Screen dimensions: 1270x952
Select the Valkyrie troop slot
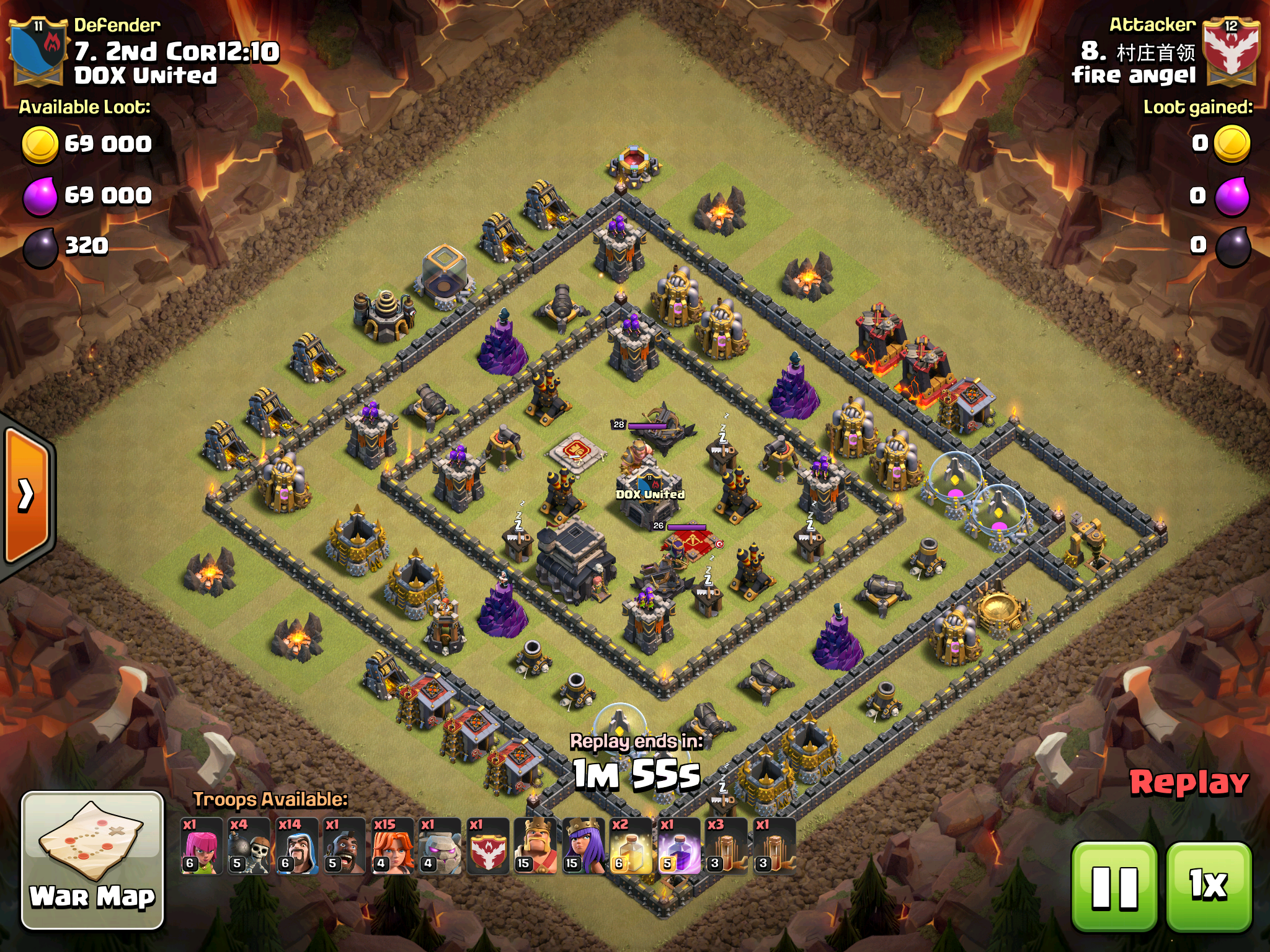pyautogui.click(x=393, y=846)
